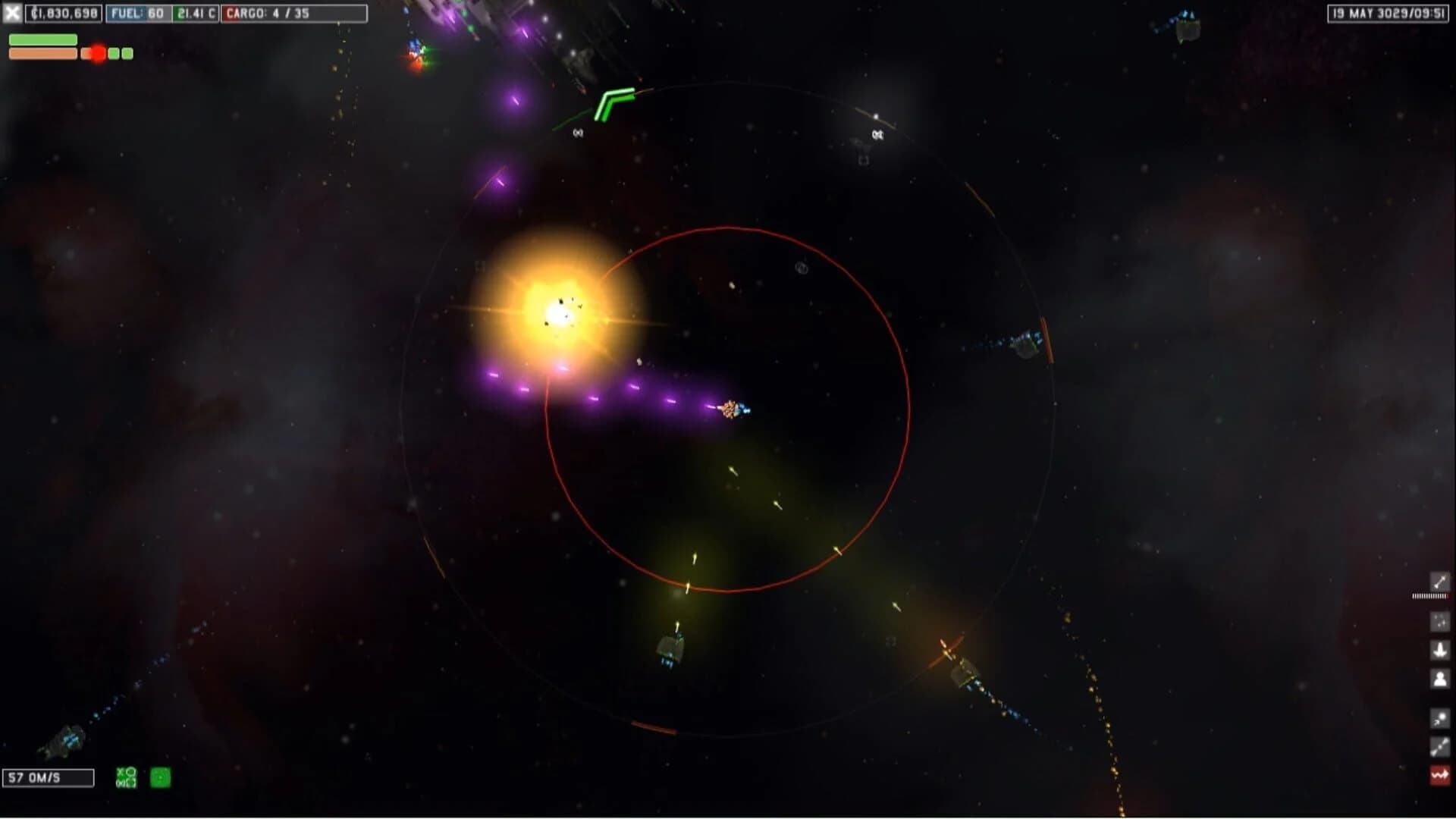Screen dimensions: 1456x819
Task: Click the X button at top left
Action: point(12,13)
